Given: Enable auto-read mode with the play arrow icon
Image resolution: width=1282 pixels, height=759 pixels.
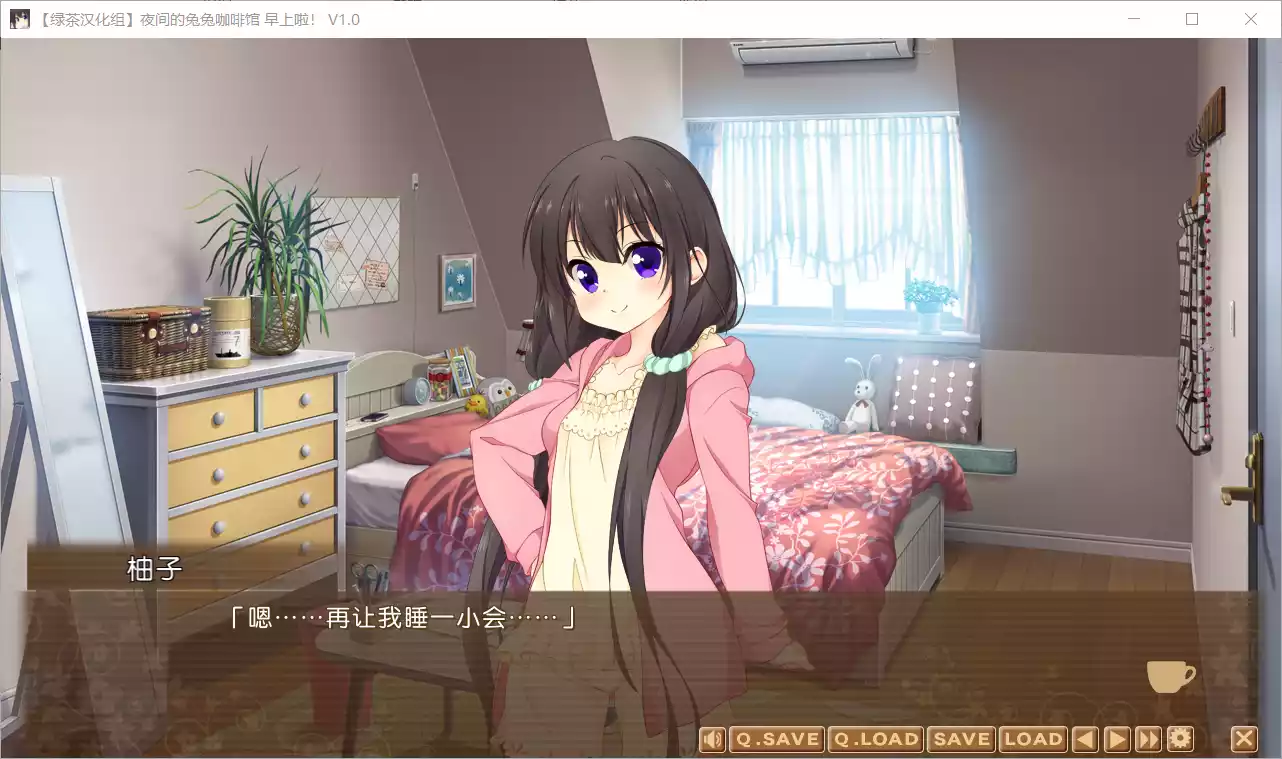Looking at the screenshot, I should [x=1117, y=739].
